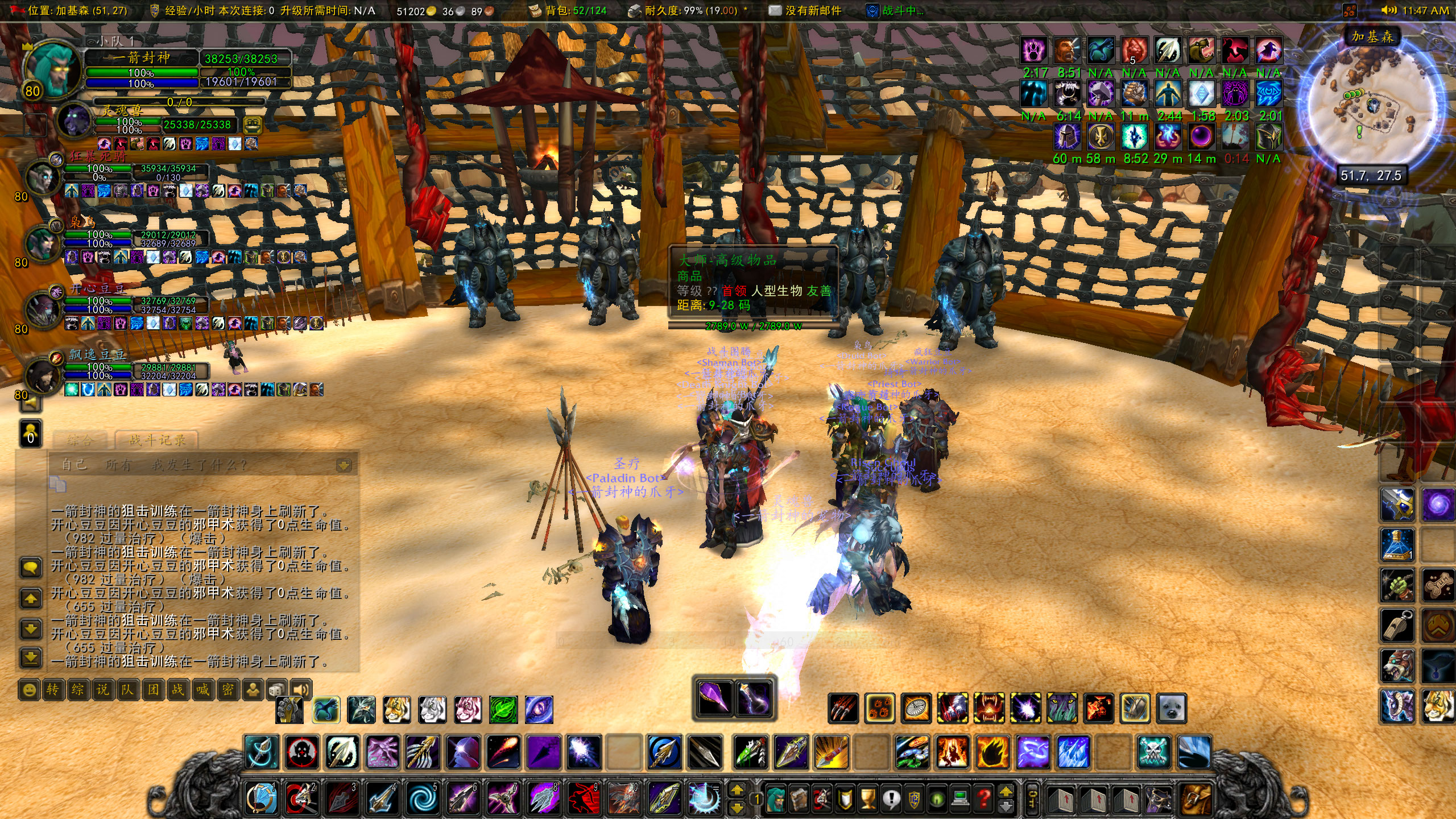Choose the 喊 yell channel button
This screenshot has height=819, width=1456.
point(202,690)
